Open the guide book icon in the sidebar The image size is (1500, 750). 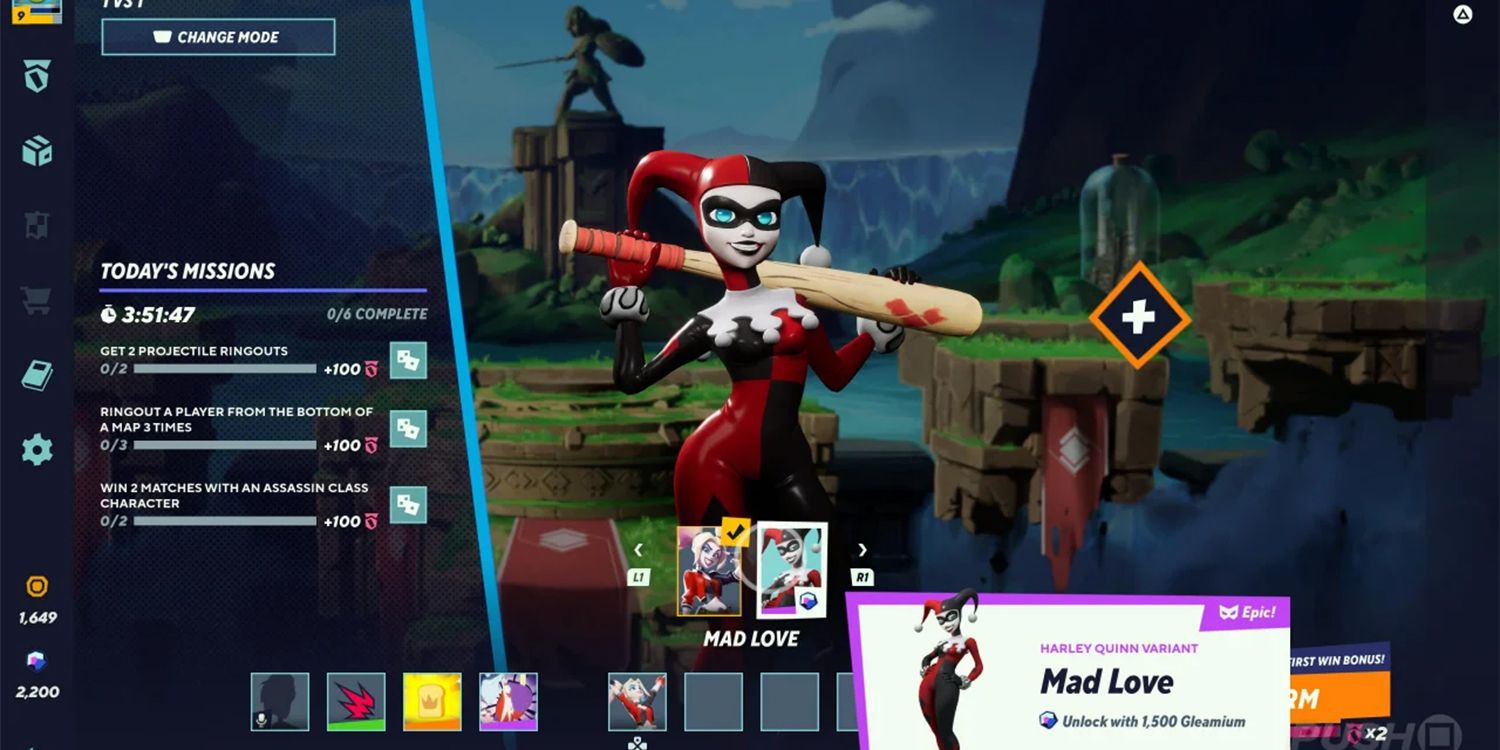(x=37, y=376)
